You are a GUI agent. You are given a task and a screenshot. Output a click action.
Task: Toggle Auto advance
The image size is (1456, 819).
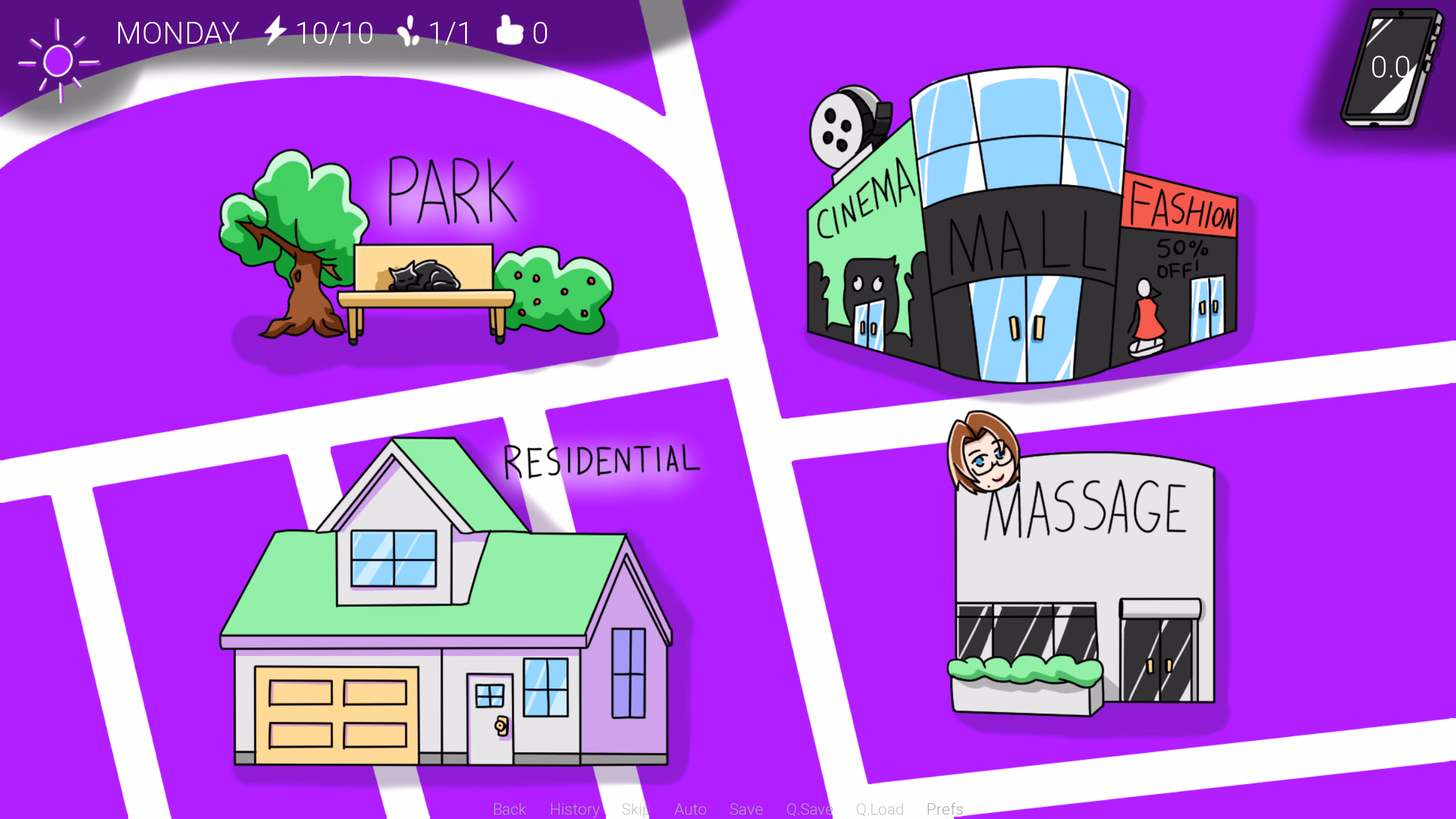(690, 809)
